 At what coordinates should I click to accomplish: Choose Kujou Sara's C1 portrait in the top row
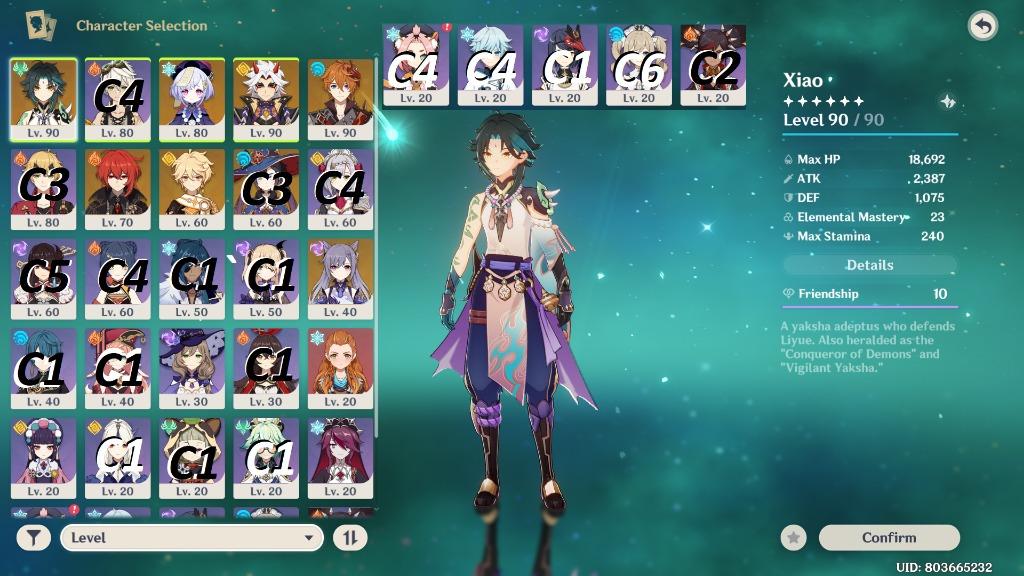click(x=565, y=64)
